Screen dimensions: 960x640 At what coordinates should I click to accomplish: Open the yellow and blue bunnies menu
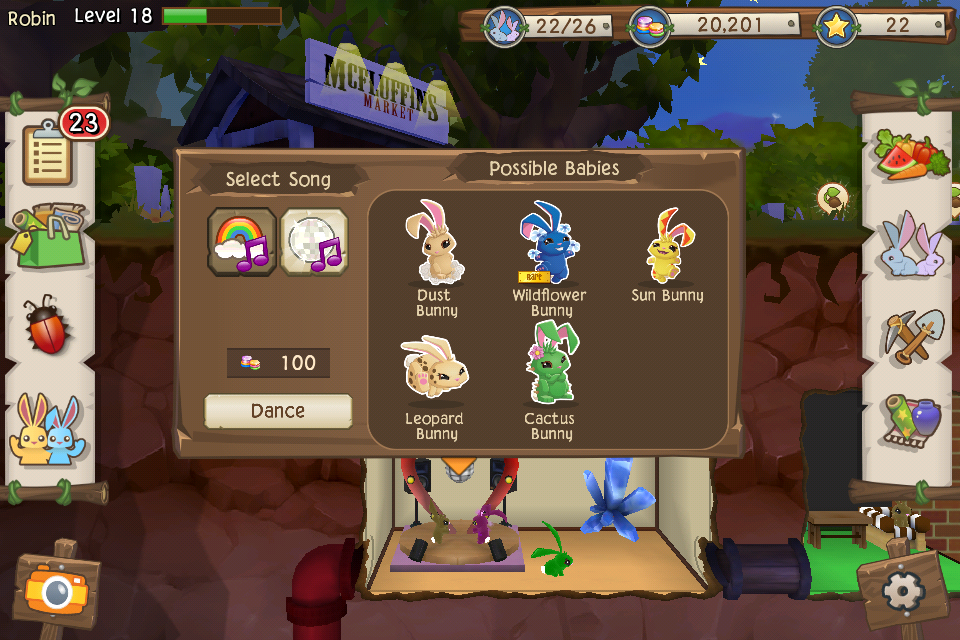coord(46,428)
